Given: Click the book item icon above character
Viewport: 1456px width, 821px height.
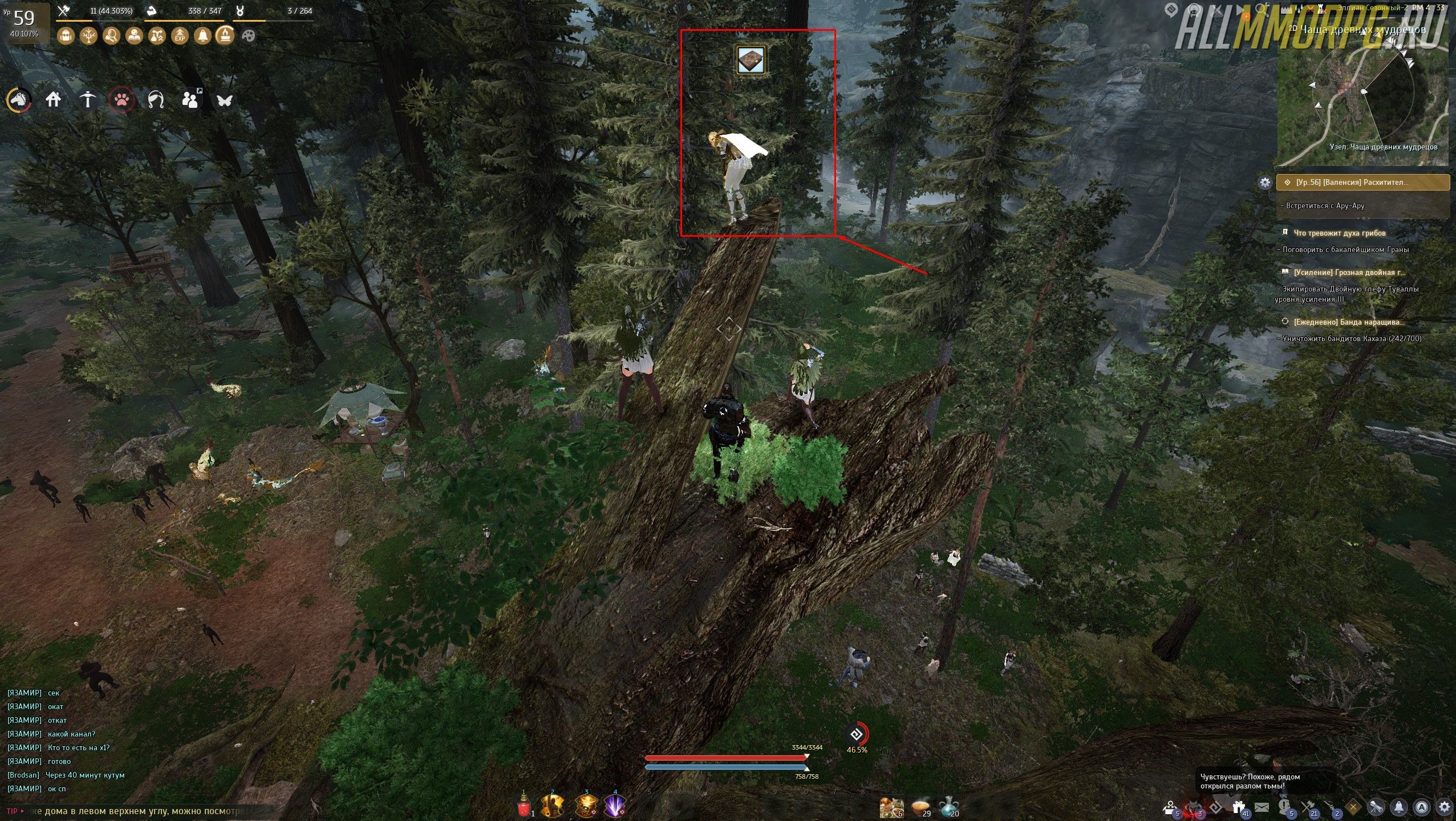Looking at the screenshot, I should click(750, 60).
